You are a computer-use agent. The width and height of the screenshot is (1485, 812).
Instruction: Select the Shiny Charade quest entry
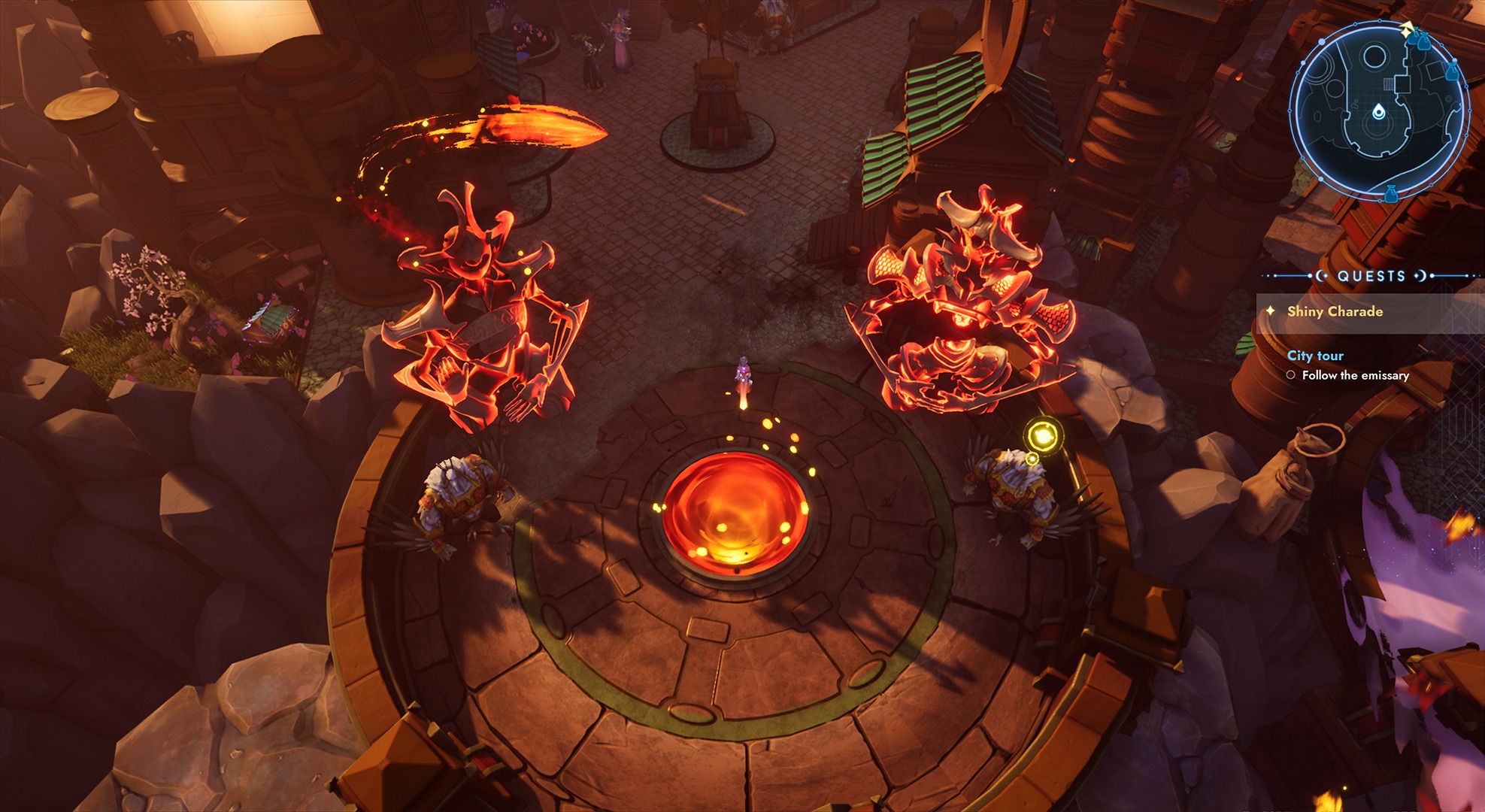[x=1335, y=311]
